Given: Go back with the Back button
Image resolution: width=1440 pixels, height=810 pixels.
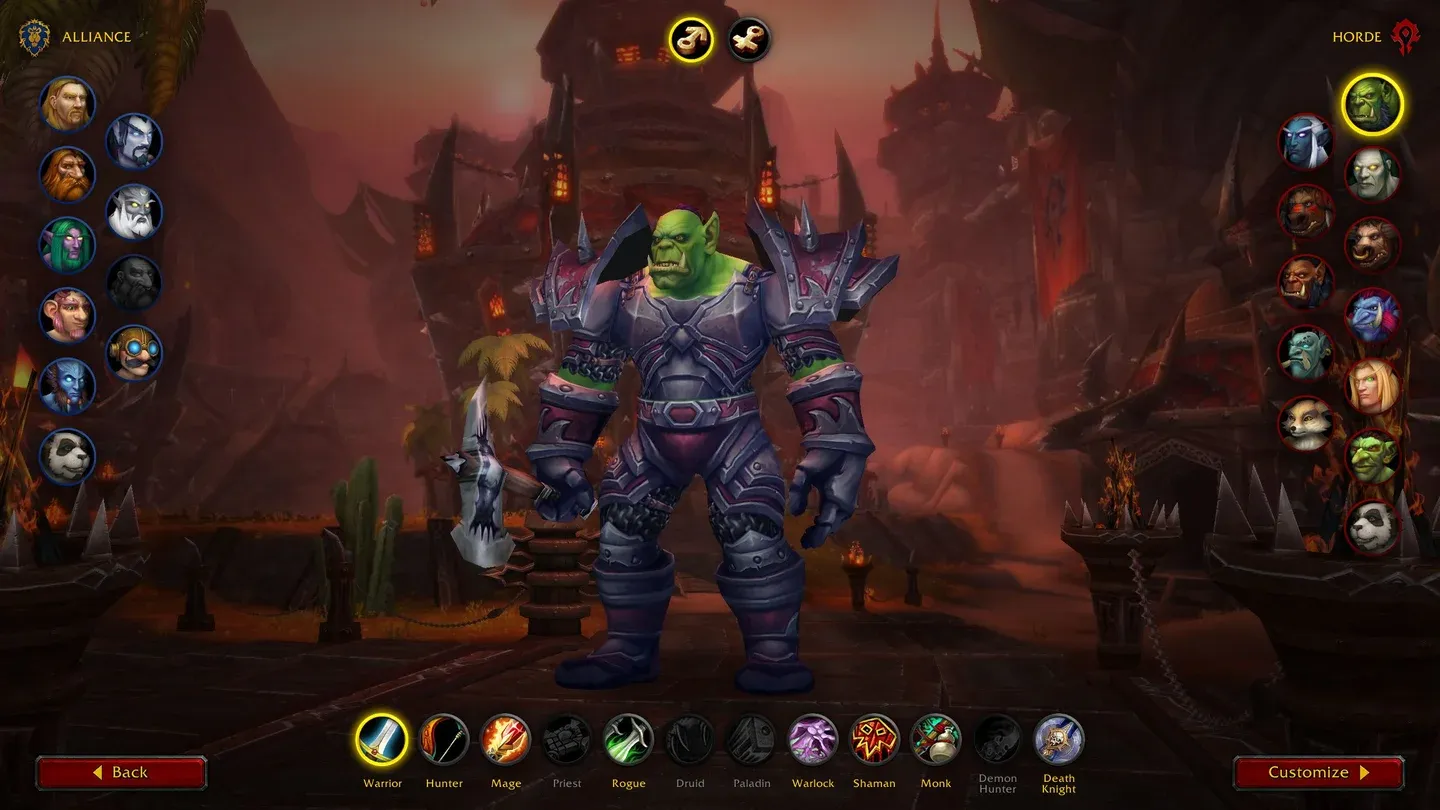Looking at the screenshot, I should click(x=121, y=772).
